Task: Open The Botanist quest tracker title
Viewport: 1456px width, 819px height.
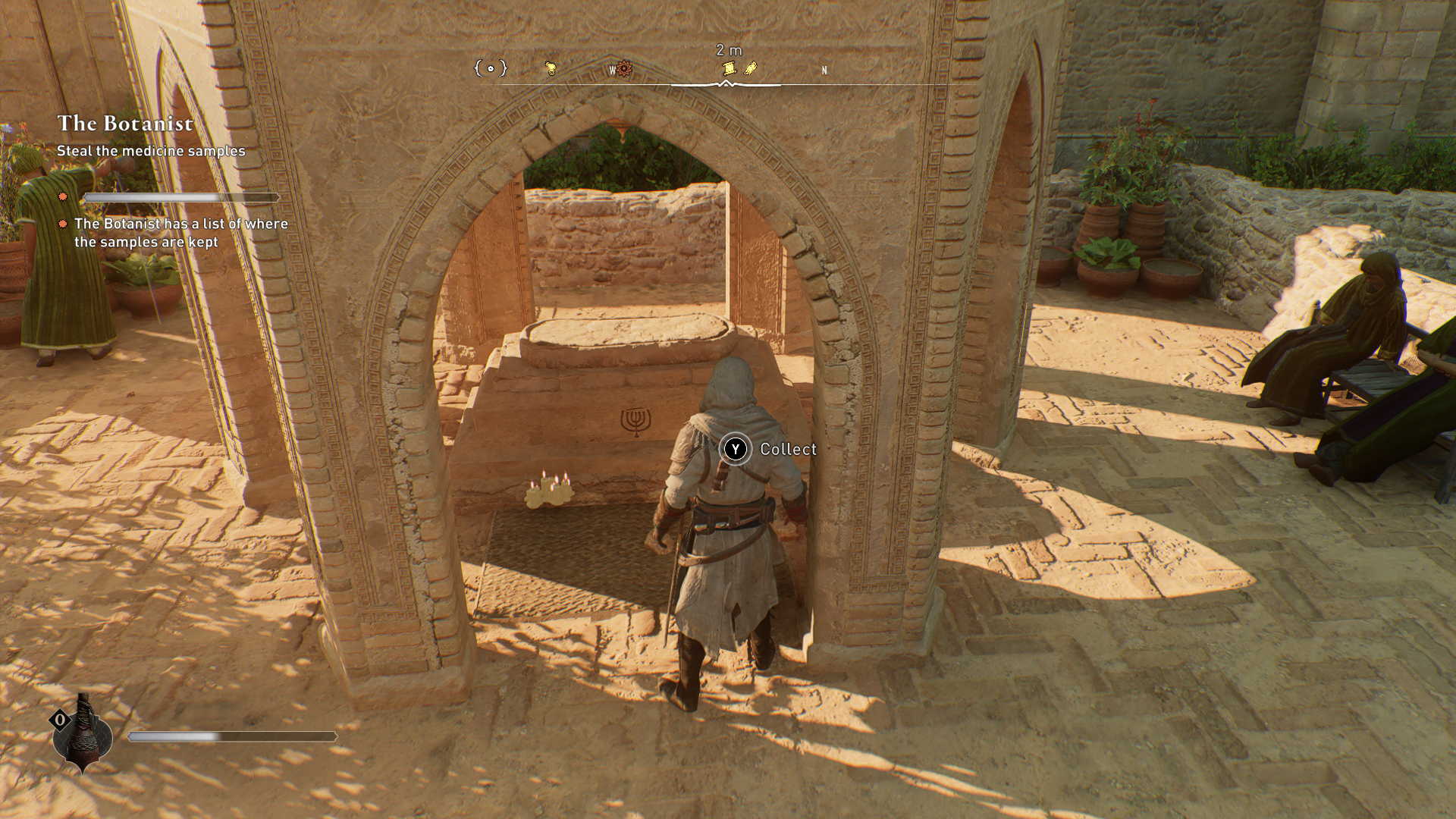Action: (125, 123)
